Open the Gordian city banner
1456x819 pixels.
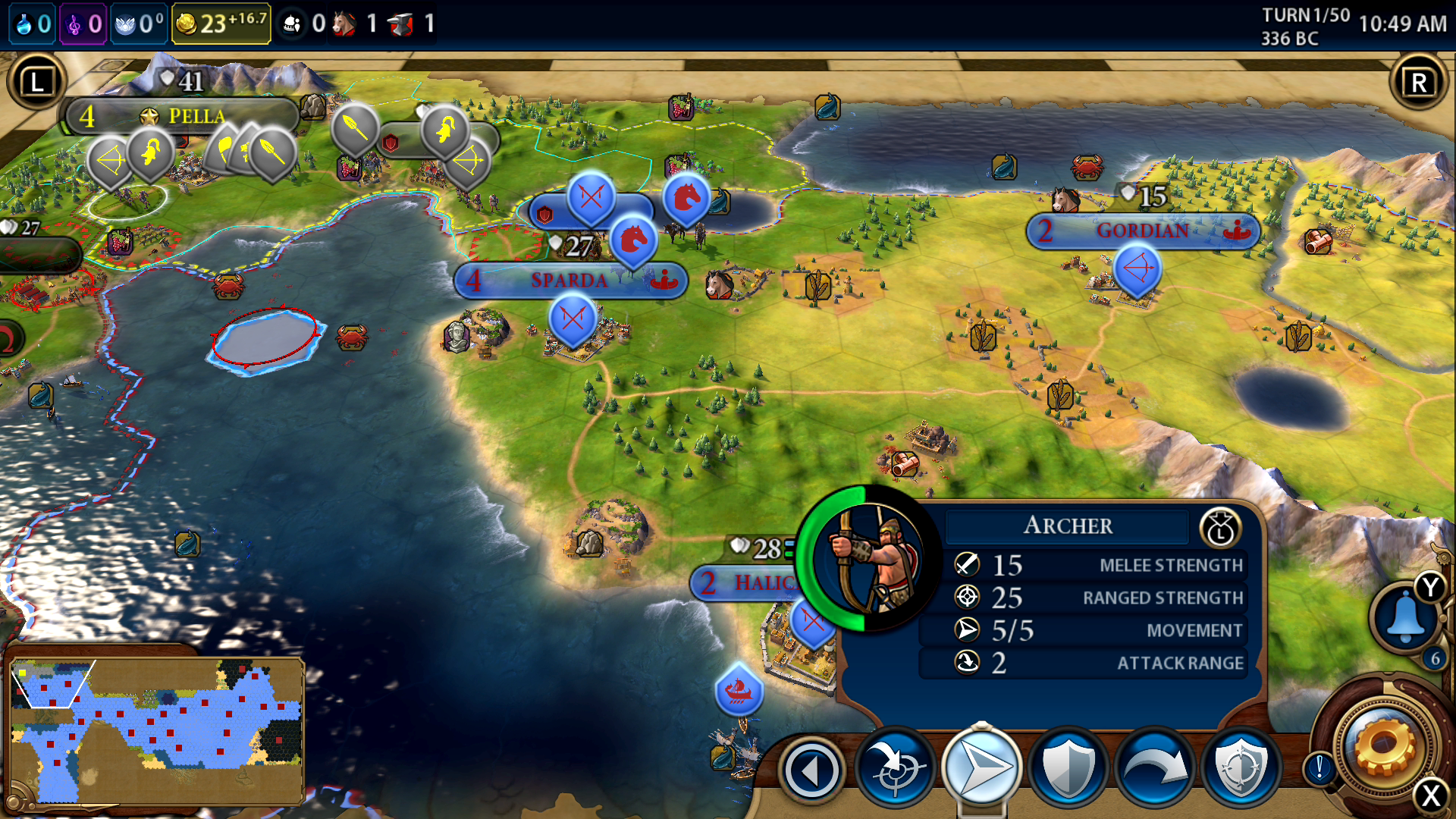point(1144,232)
